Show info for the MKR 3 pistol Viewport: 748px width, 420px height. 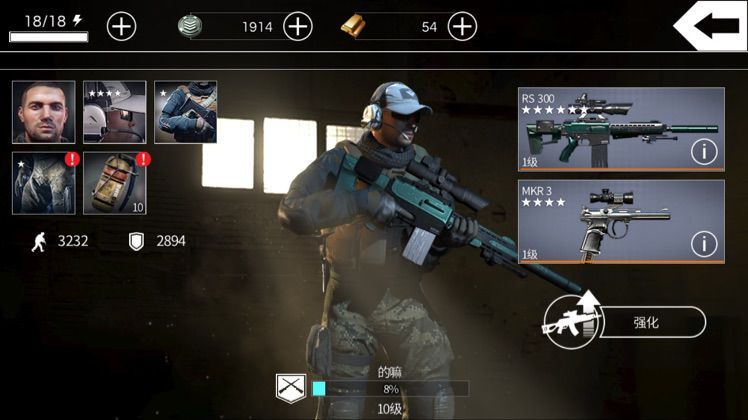(x=704, y=243)
